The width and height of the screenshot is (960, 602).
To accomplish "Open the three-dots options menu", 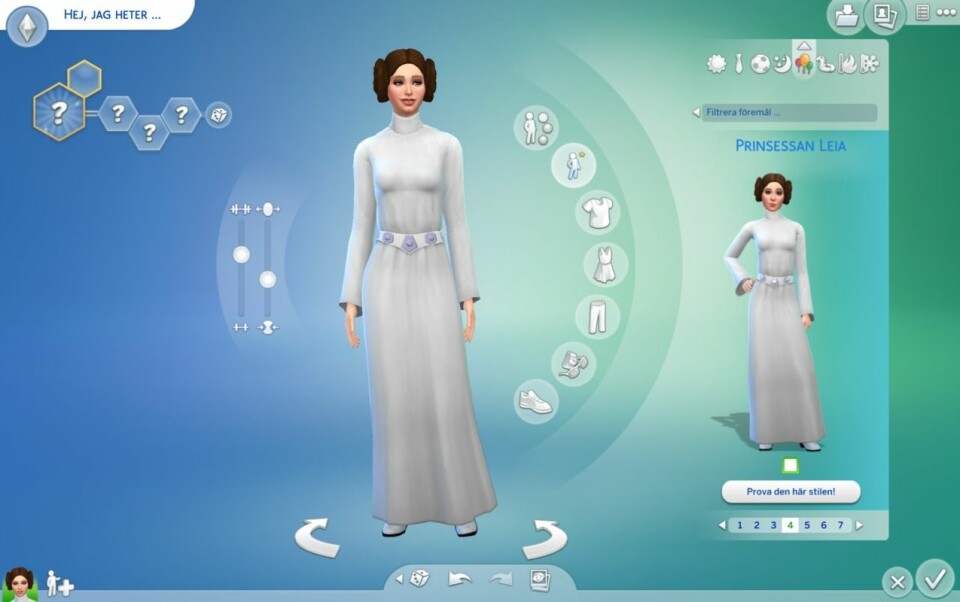I will 944,12.
